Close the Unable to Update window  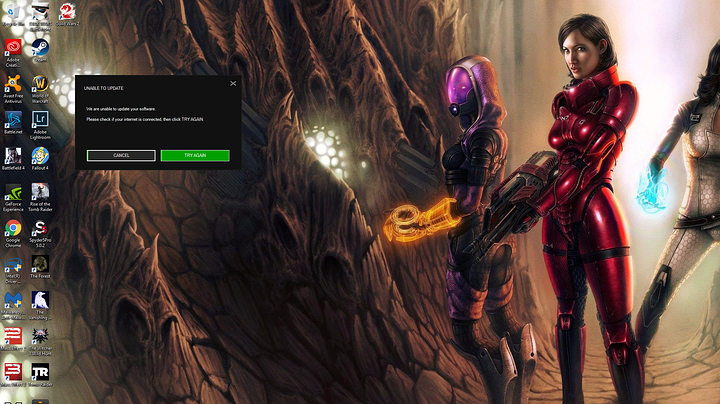[233, 84]
